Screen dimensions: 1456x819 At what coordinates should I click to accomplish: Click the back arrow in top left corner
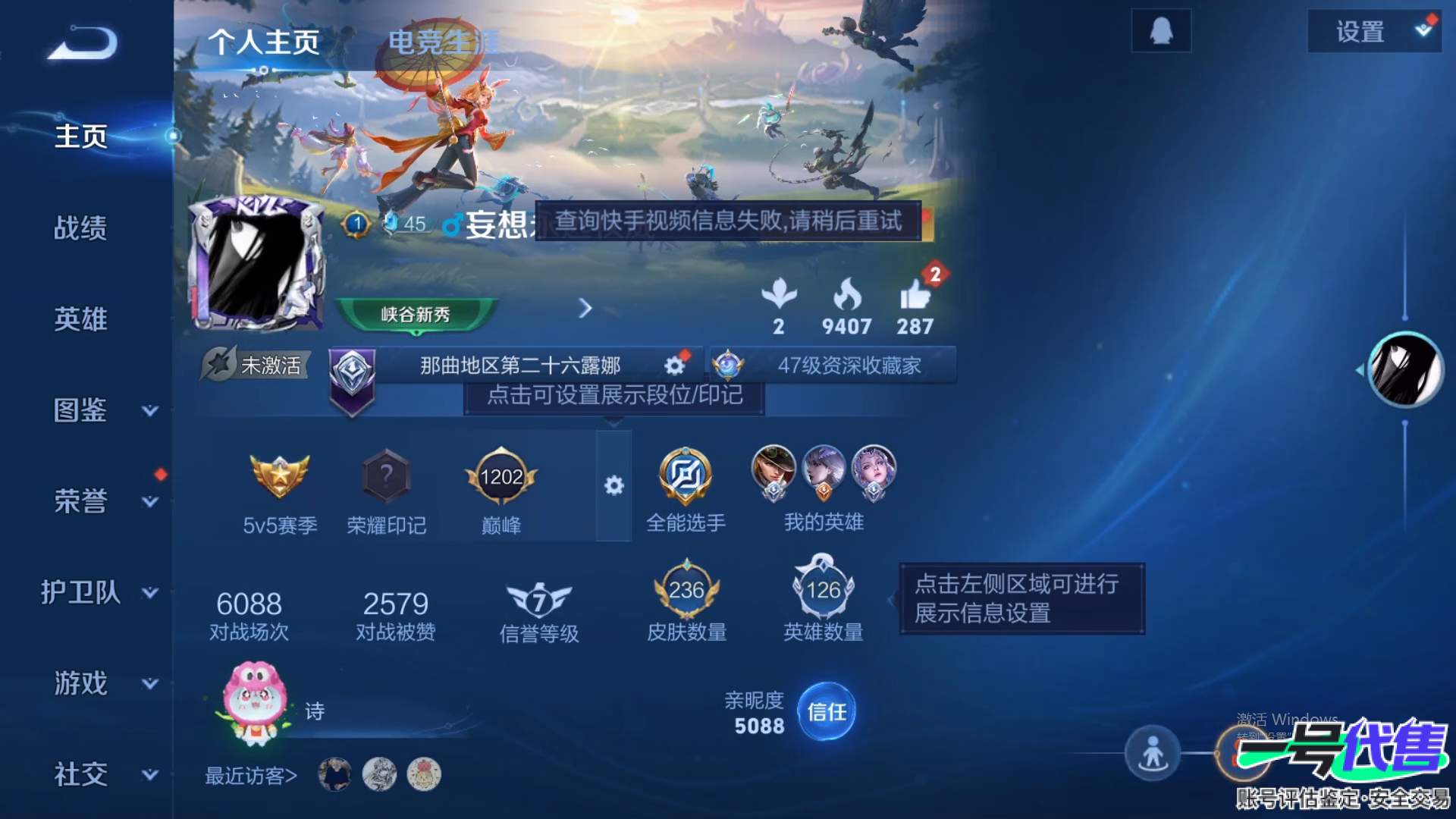click(x=80, y=44)
